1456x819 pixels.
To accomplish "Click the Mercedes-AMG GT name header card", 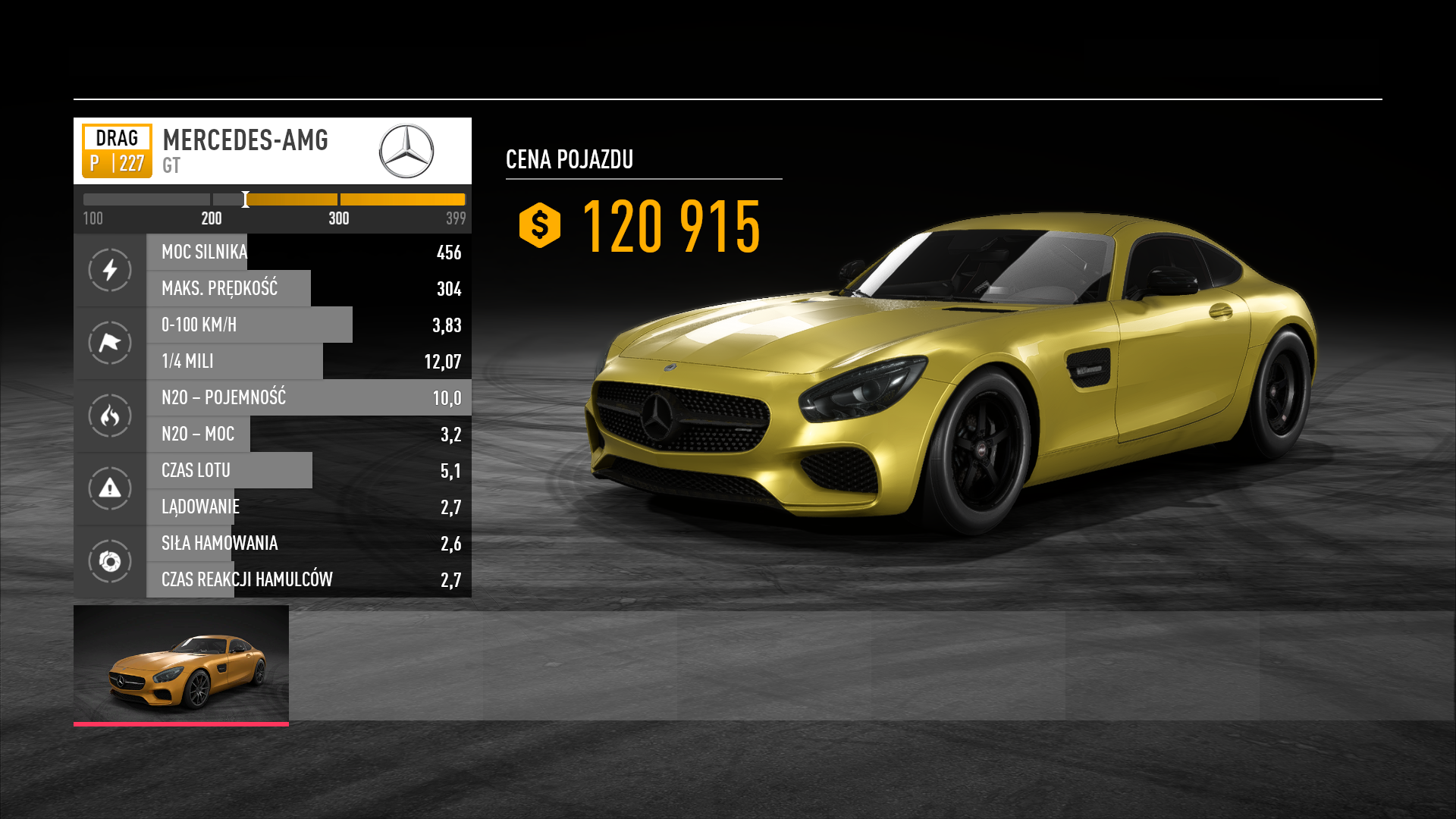I will (x=272, y=151).
